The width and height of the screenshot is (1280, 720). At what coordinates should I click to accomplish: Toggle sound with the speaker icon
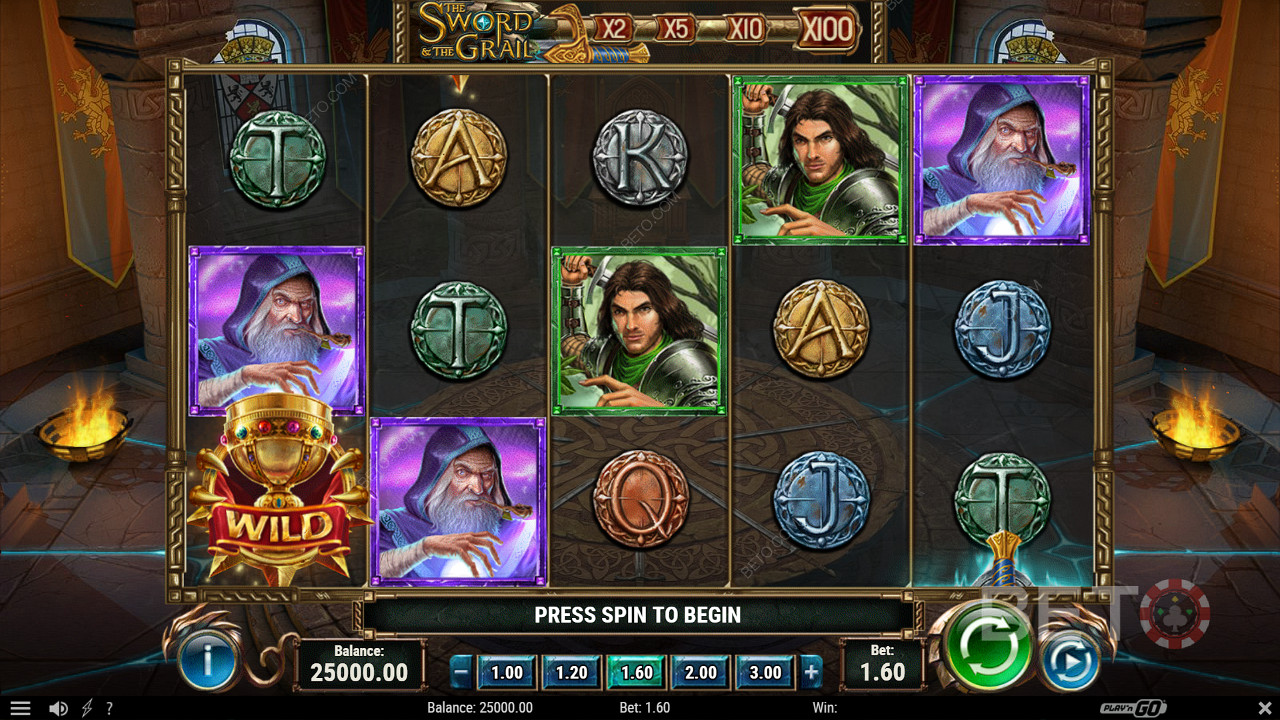click(x=59, y=708)
